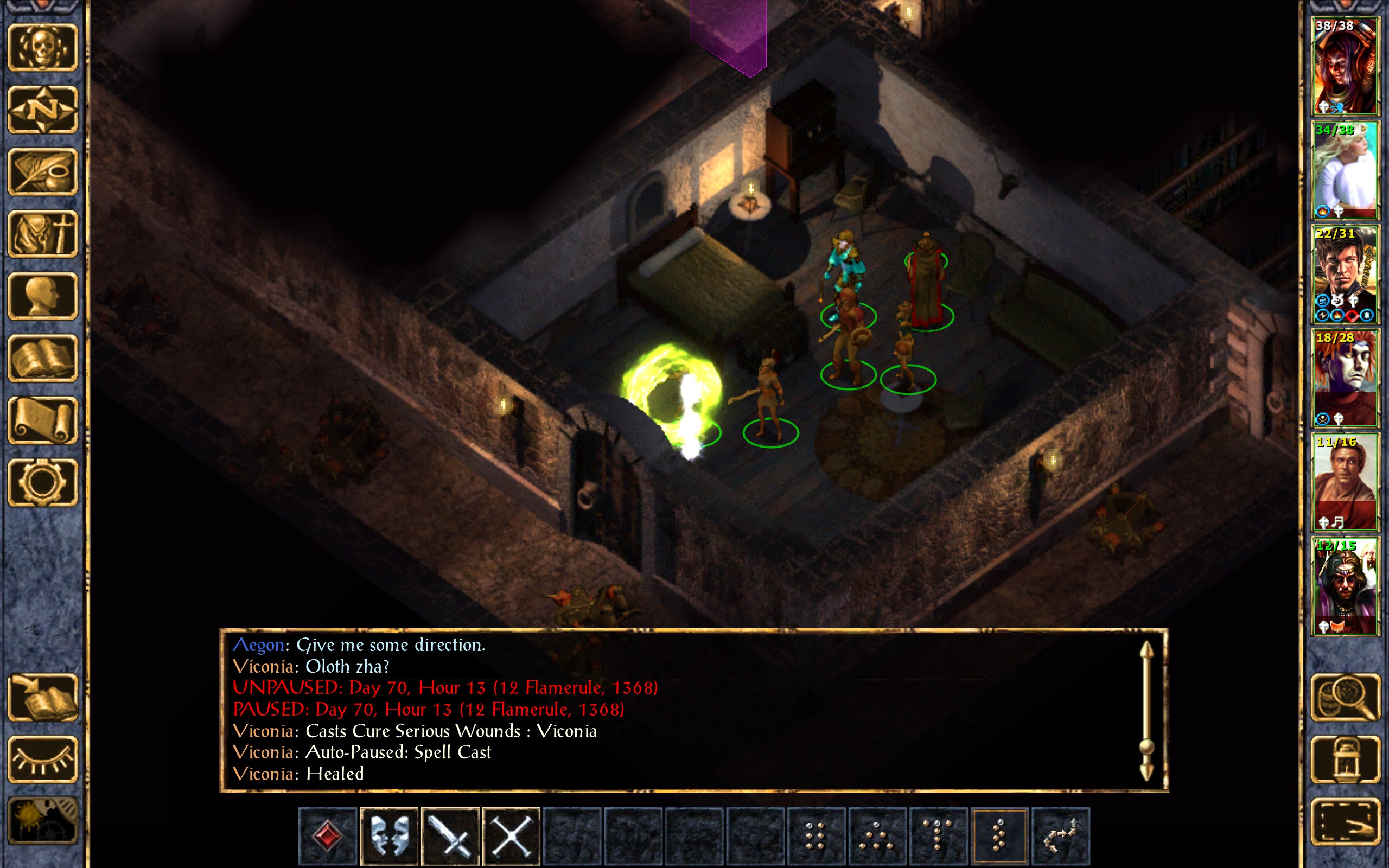Select the purple-faced portrait with 18/28
Image resolution: width=1389 pixels, height=868 pixels.
[x=1344, y=378]
